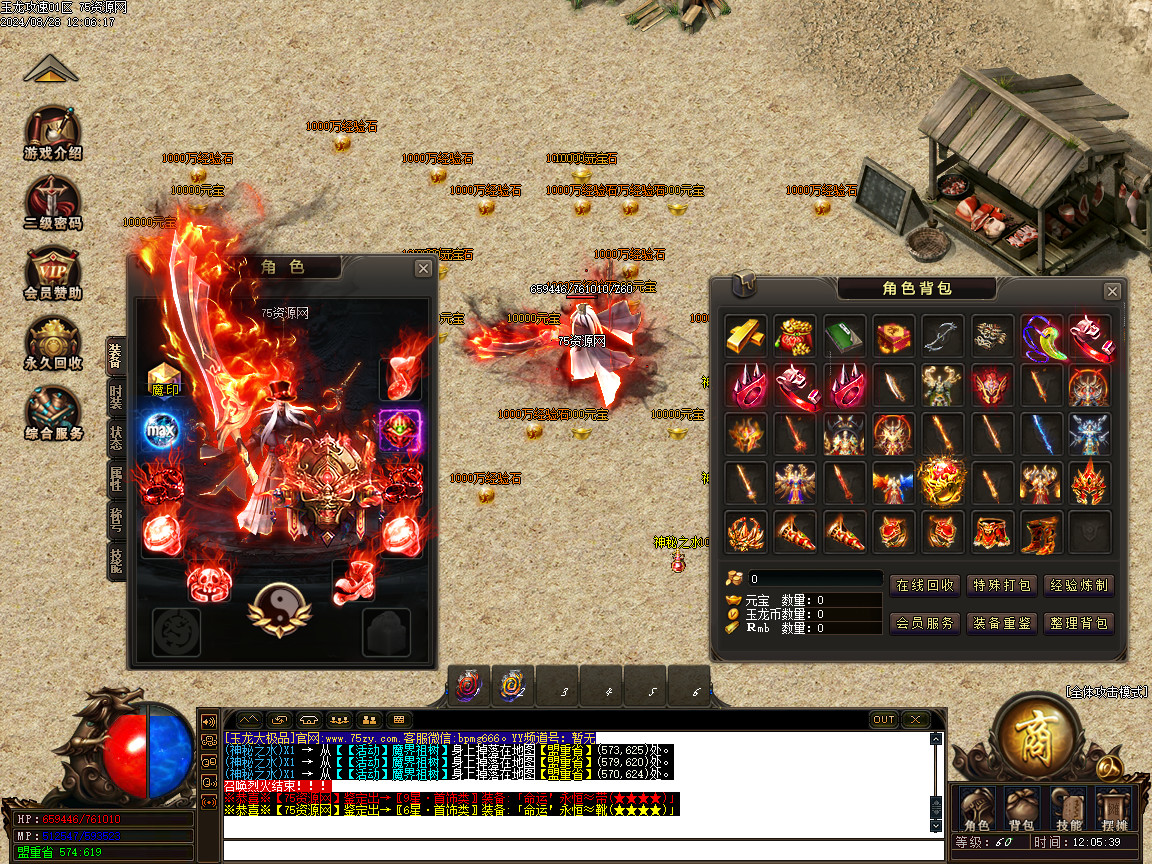
Task: Open the 经验炼制 experience refining option
Action: [1079, 586]
